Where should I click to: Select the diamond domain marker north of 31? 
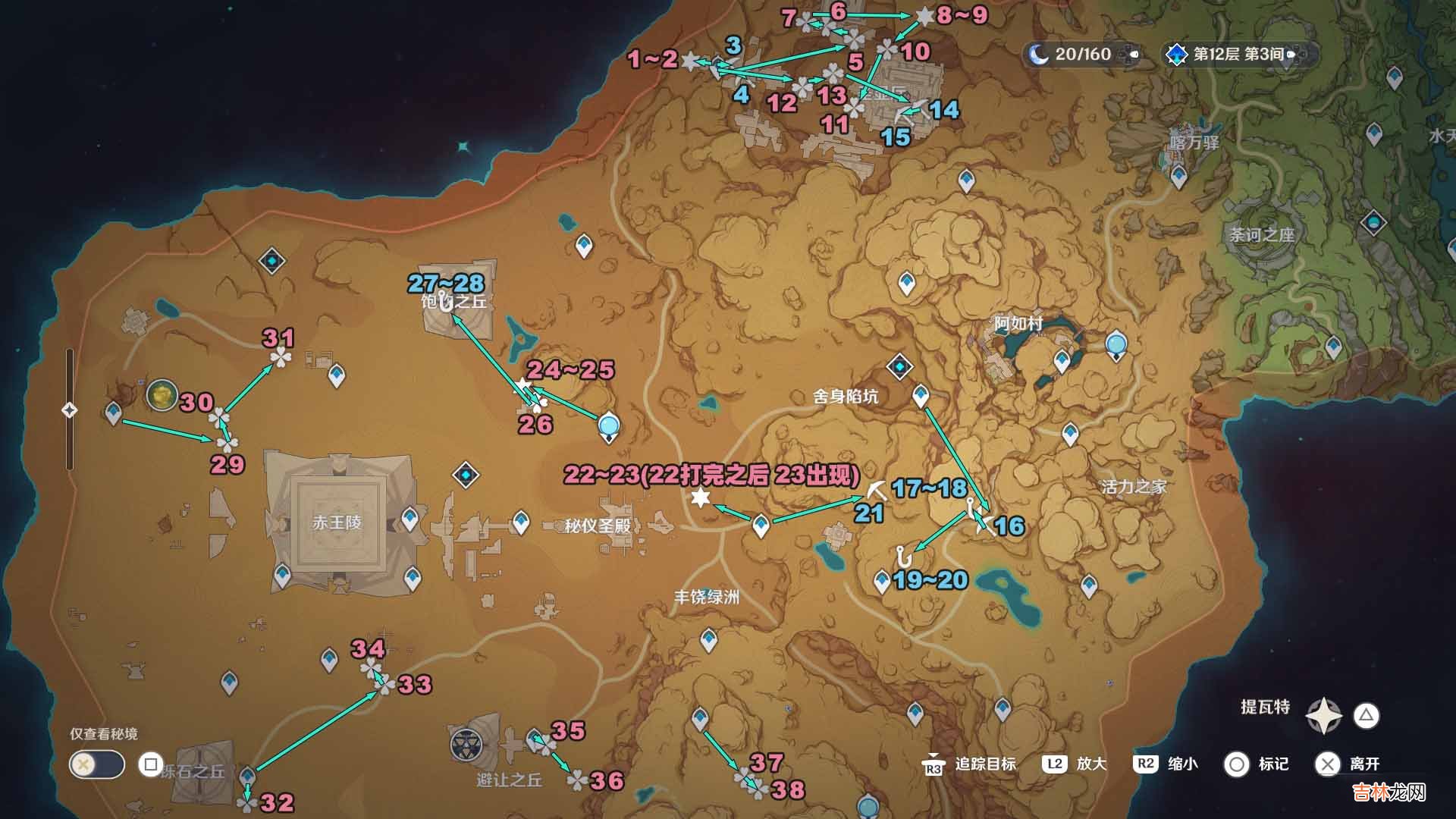(x=271, y=262)
